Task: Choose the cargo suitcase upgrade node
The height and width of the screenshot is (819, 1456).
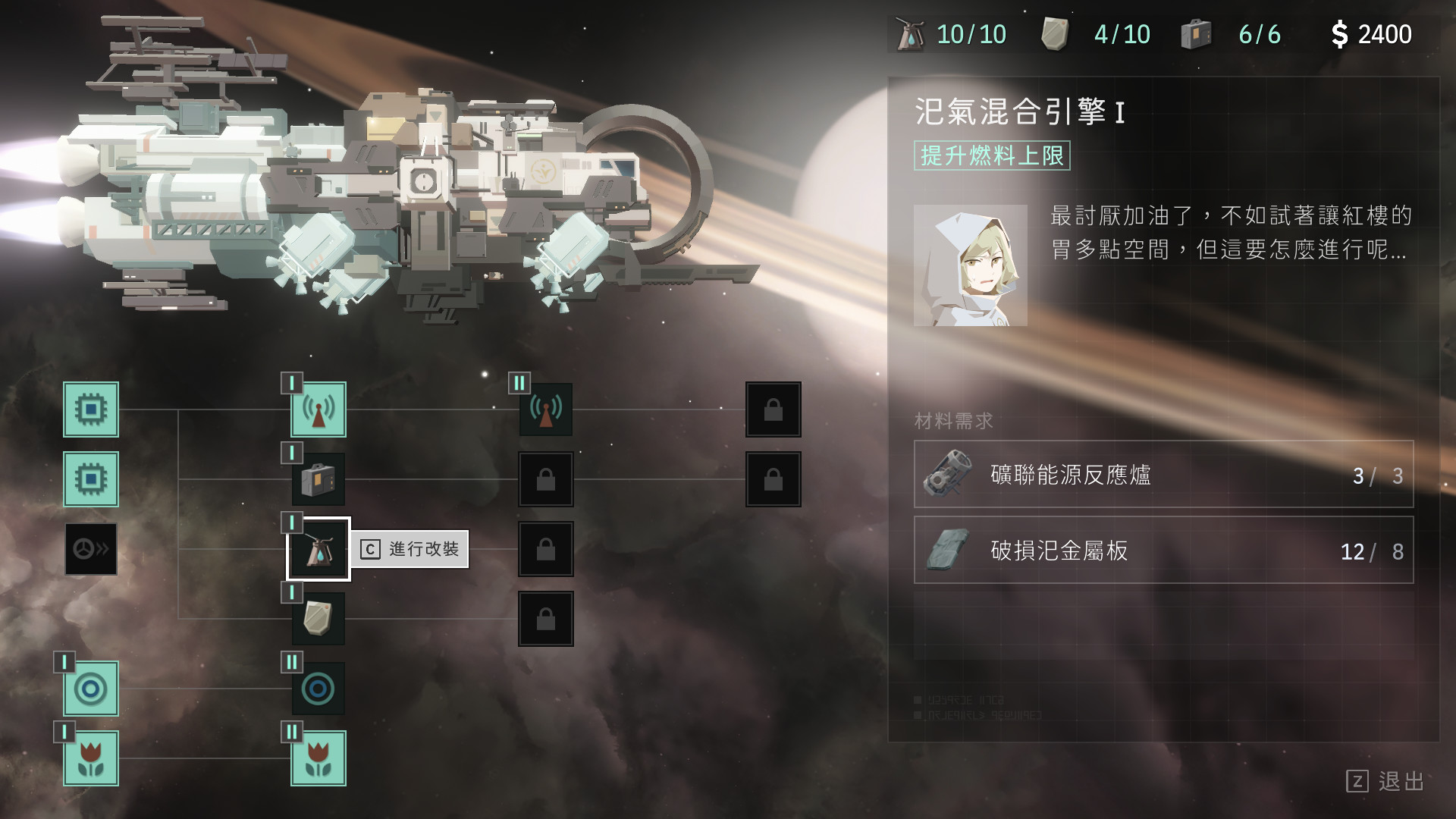Action: click(x=318, y=479)
